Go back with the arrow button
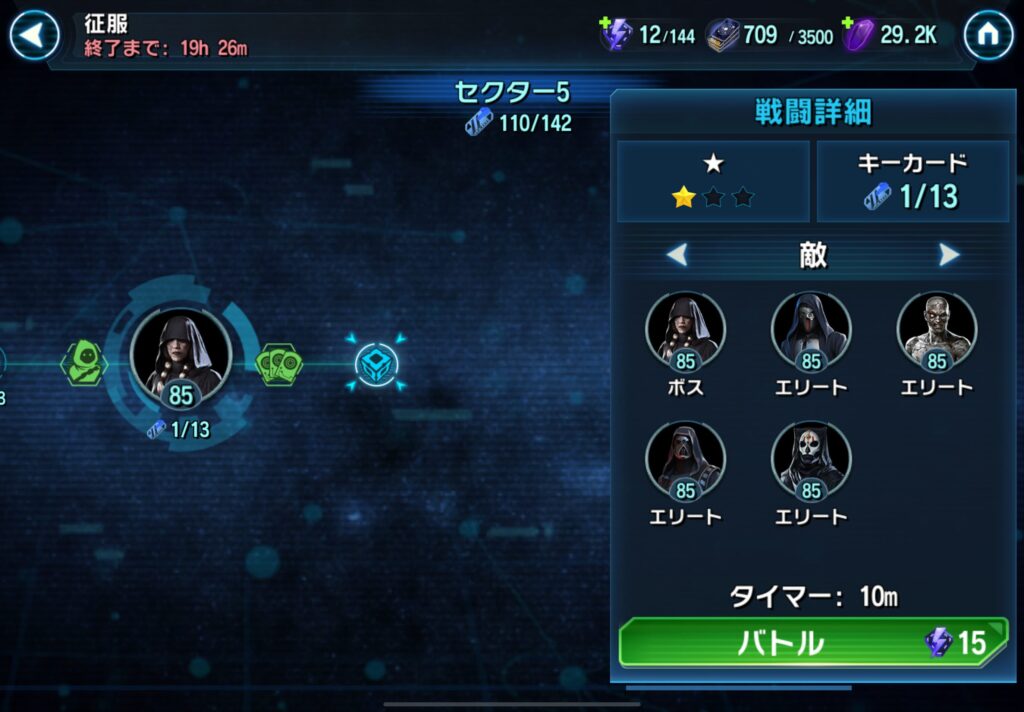The image size is (1024, 712). tap(33, 35)
